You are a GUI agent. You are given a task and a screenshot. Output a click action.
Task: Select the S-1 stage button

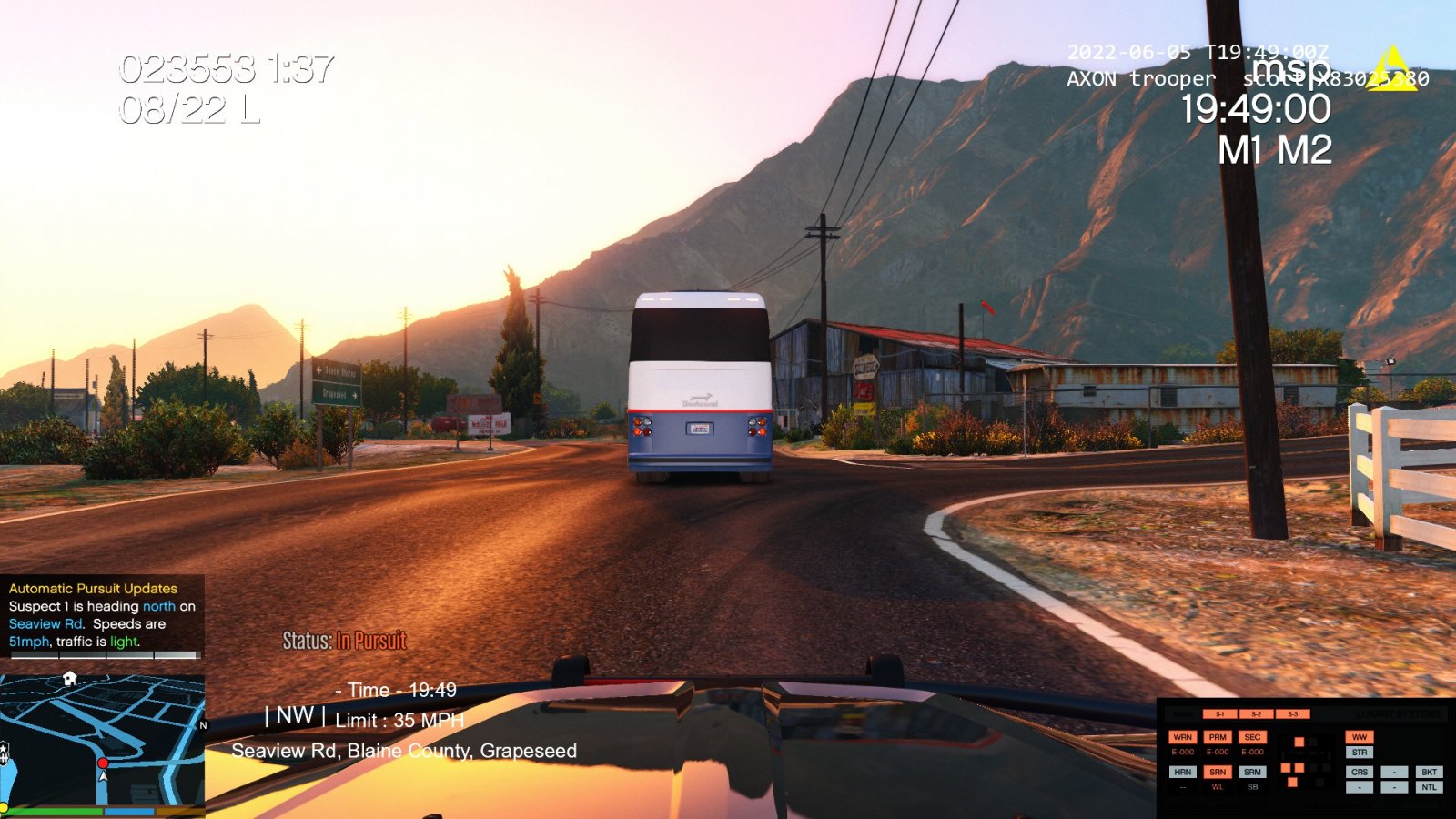1220,714
